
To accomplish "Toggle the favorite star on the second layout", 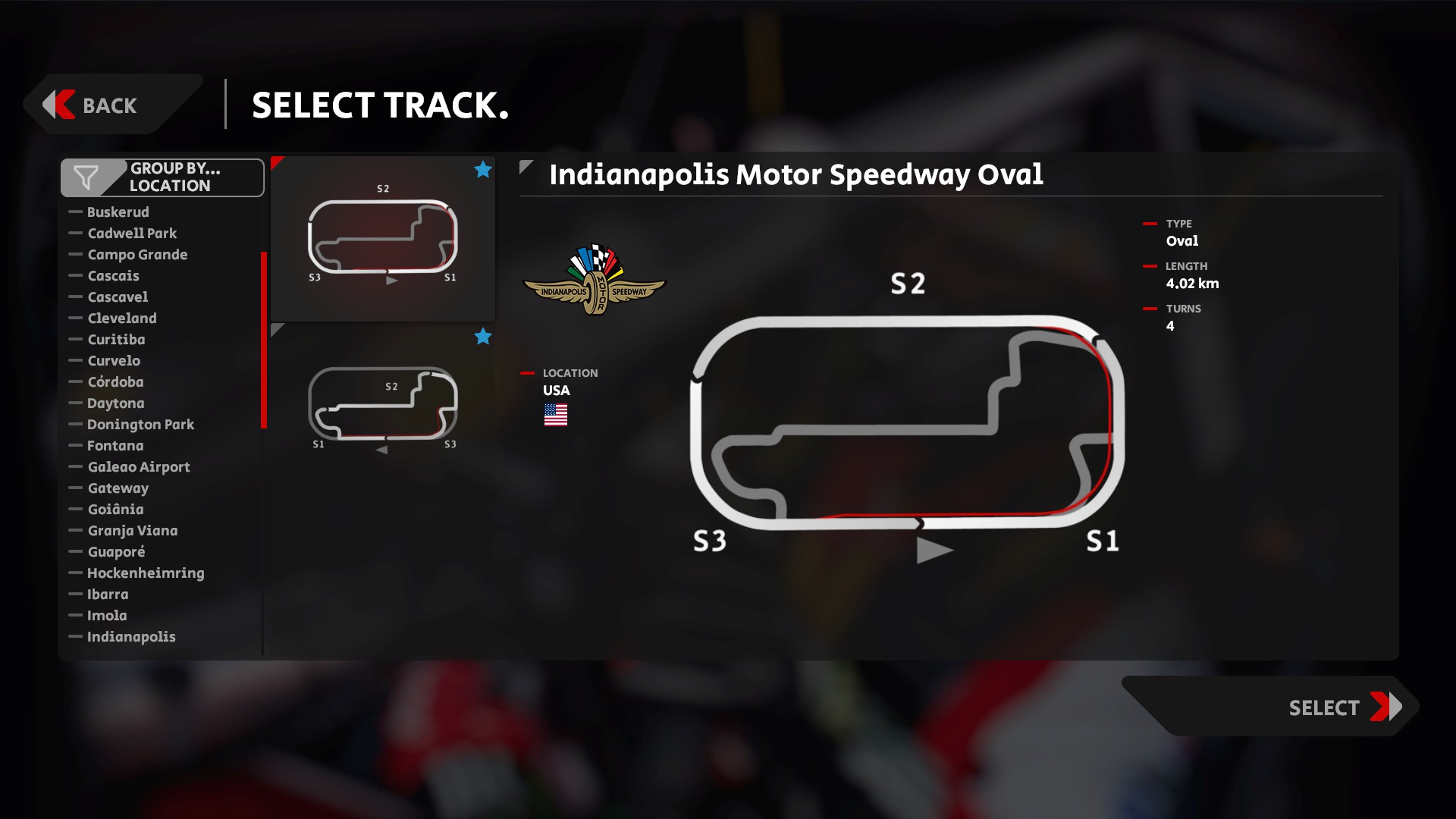I will click(x=483, y=337).
